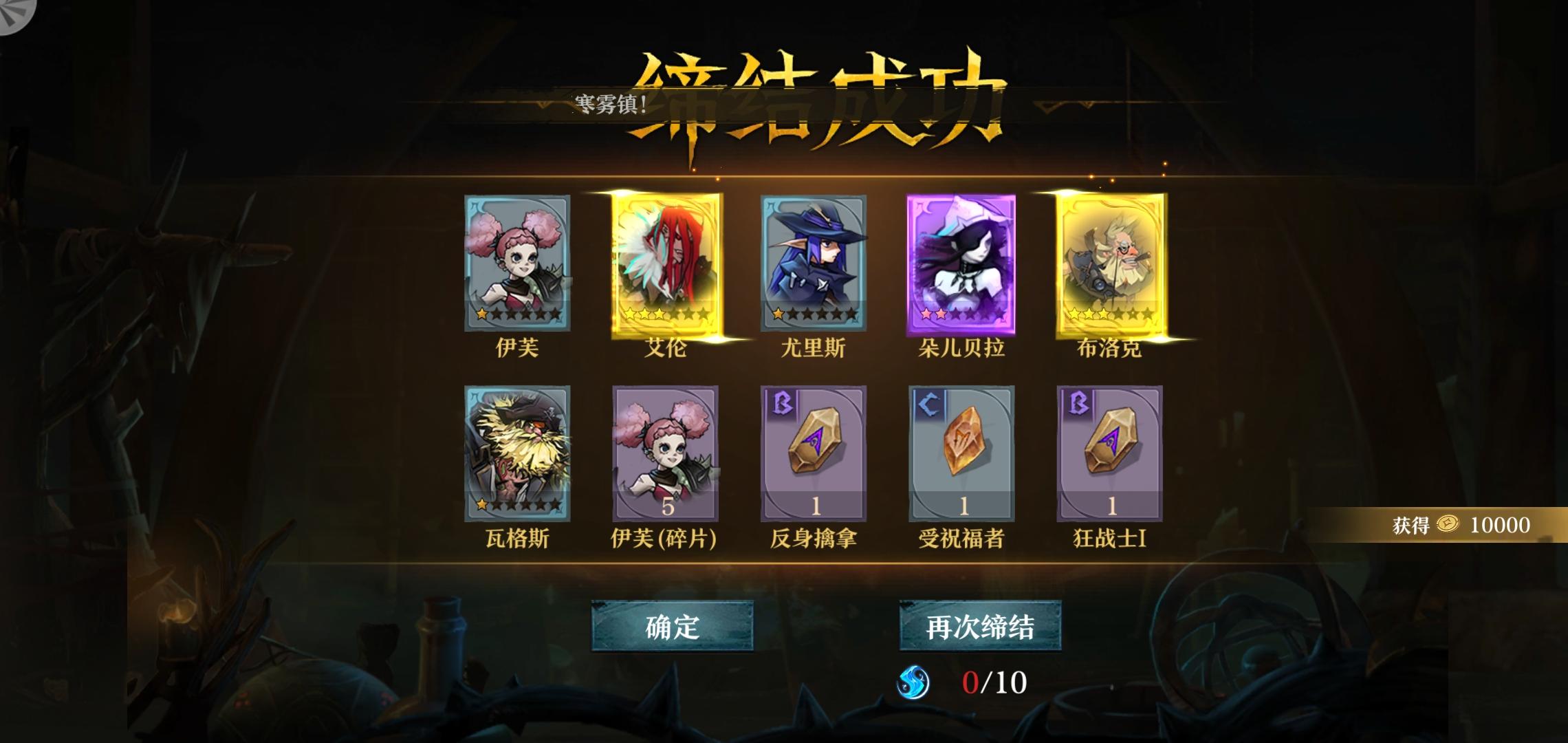Click the star rating under 艾伦

pyautogui.click(x=666, y=314)
